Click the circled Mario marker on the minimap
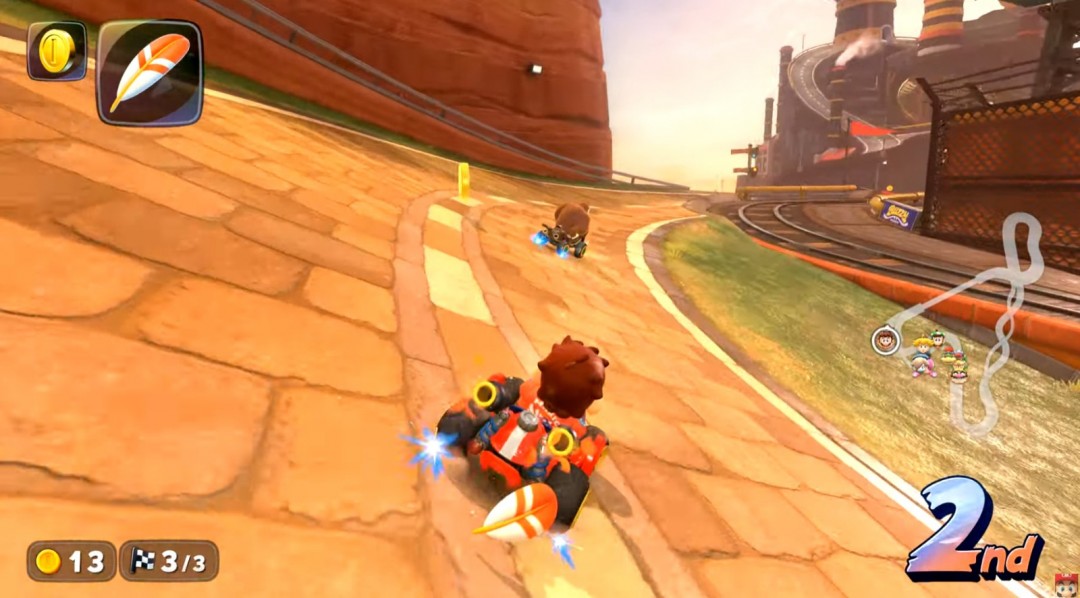1080x598 pixels. (885, 340)
